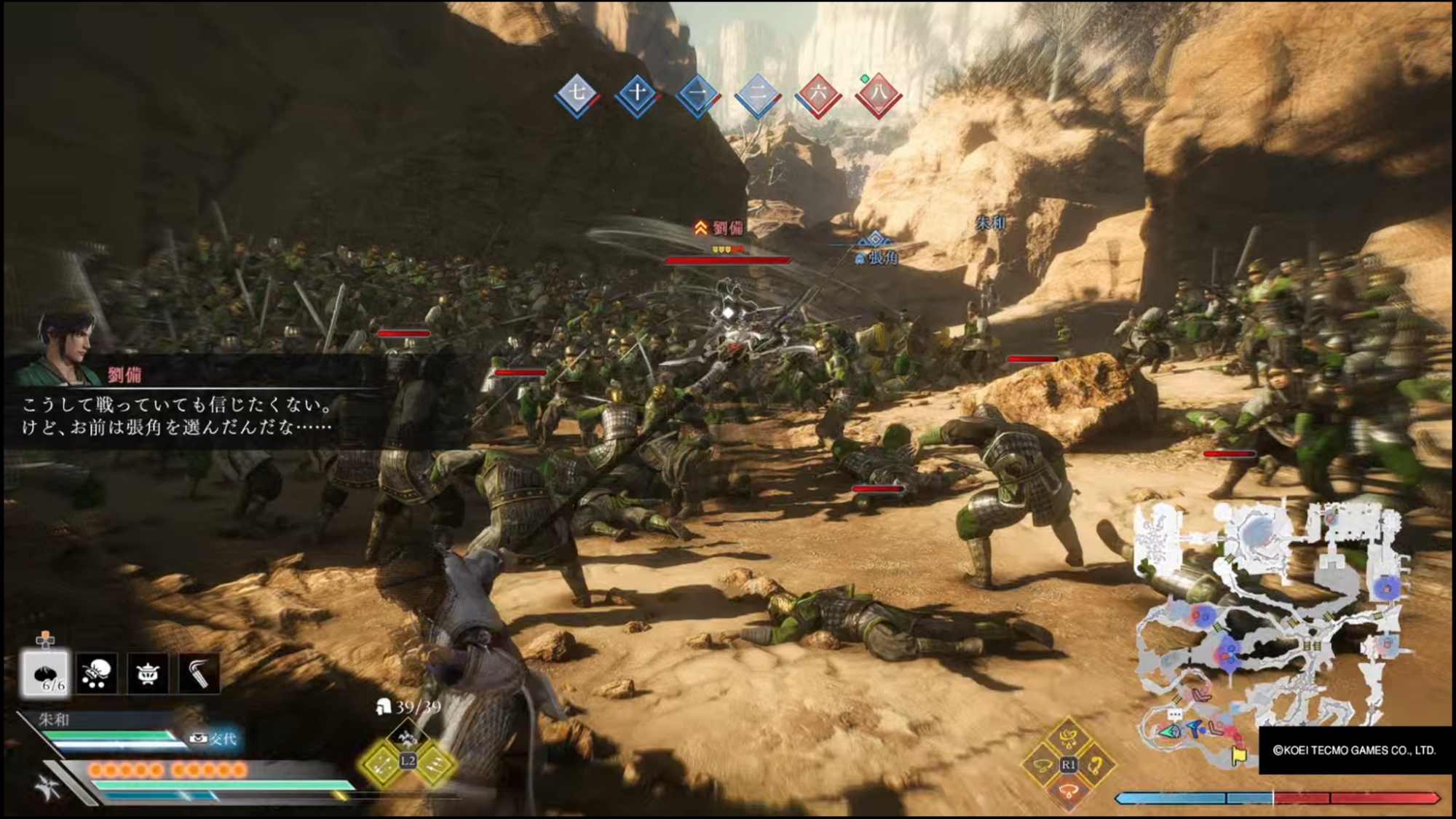This screenshot has height=819, width=1456.
Task: Select the blue 一 base diamond
Action: pos(697,94)
